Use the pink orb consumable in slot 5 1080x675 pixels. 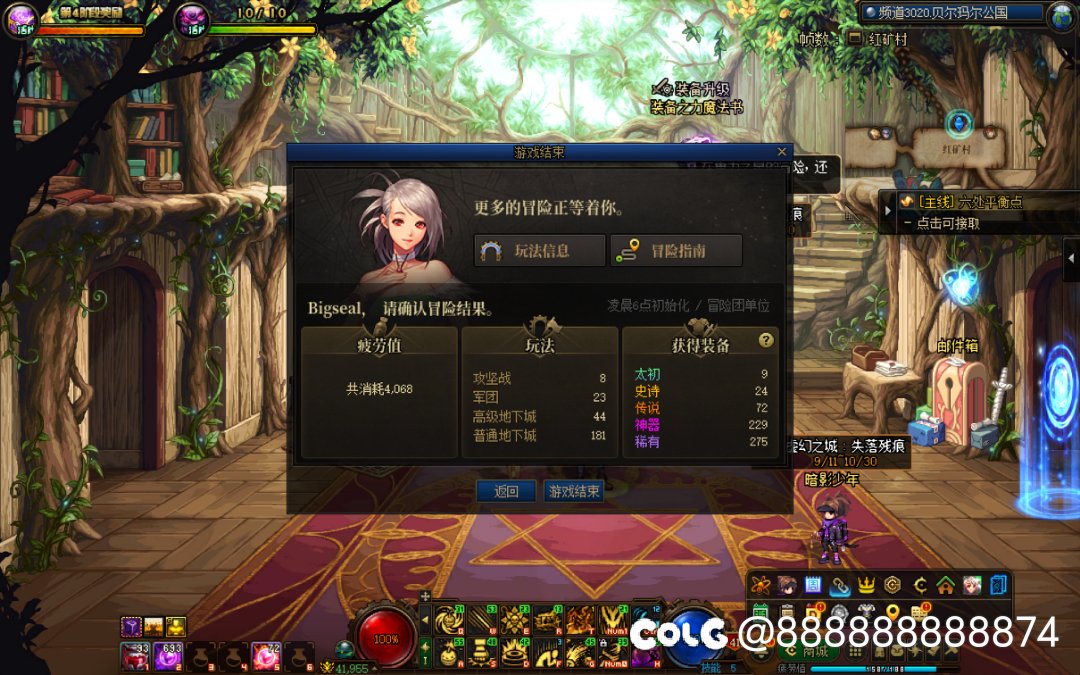click(265, 656)
